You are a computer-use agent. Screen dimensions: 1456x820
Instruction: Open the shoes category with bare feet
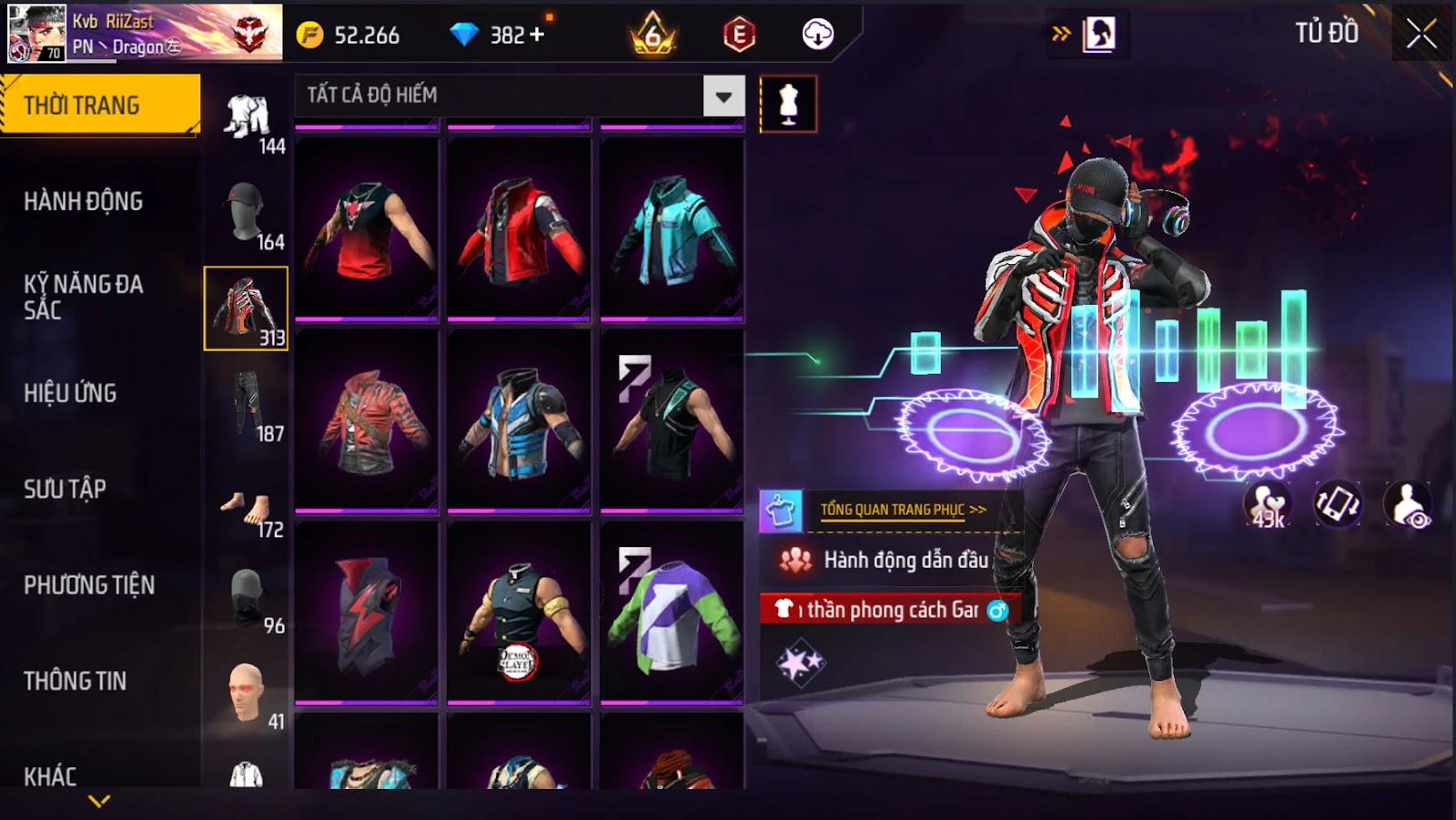click(x=246, y=511)
